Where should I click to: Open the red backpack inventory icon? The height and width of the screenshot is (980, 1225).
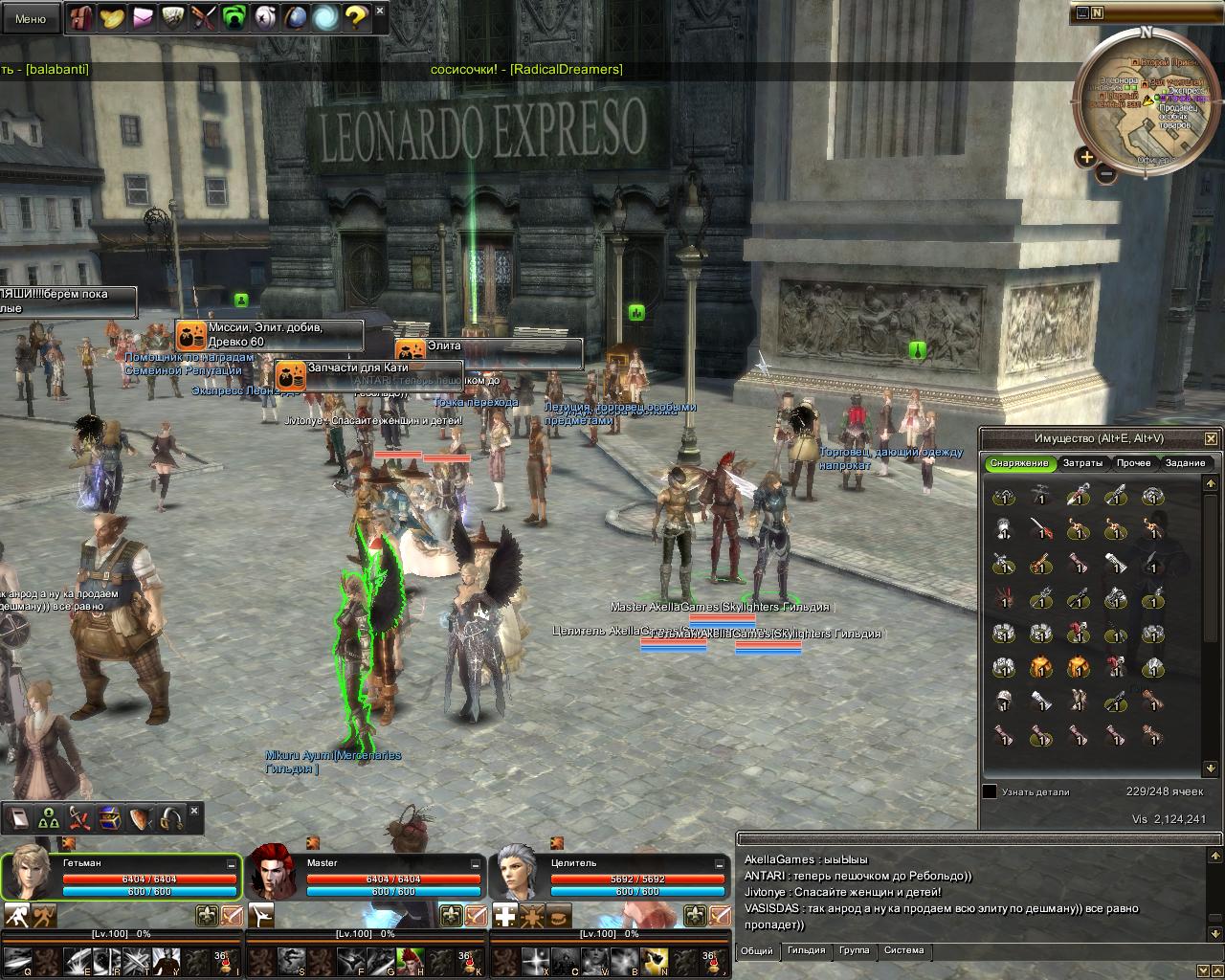[x=81, y=17]
